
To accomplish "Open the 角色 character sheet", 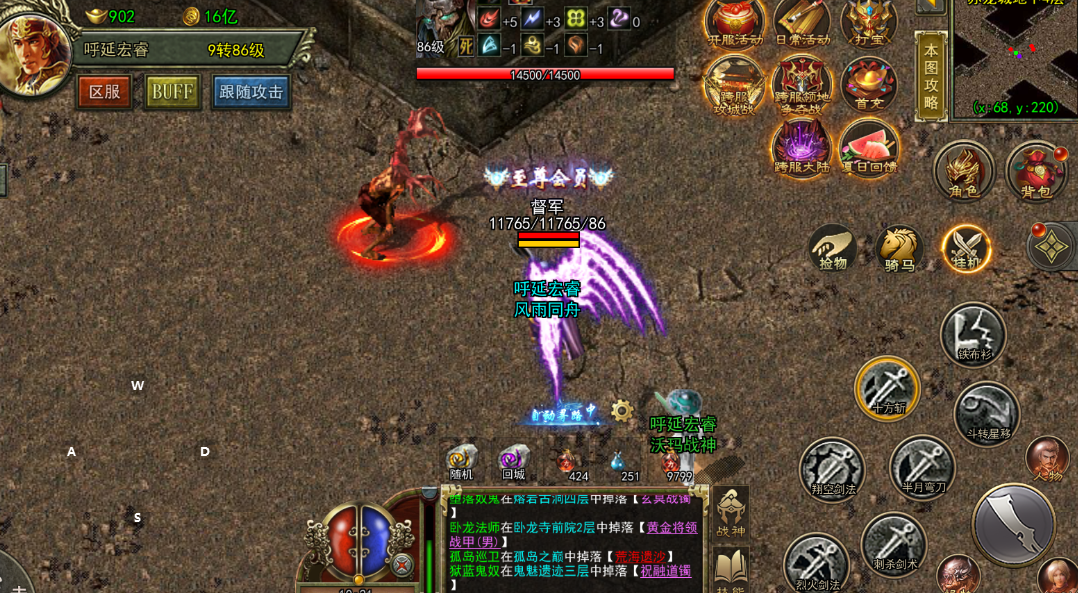I will [x=963, y=169].
